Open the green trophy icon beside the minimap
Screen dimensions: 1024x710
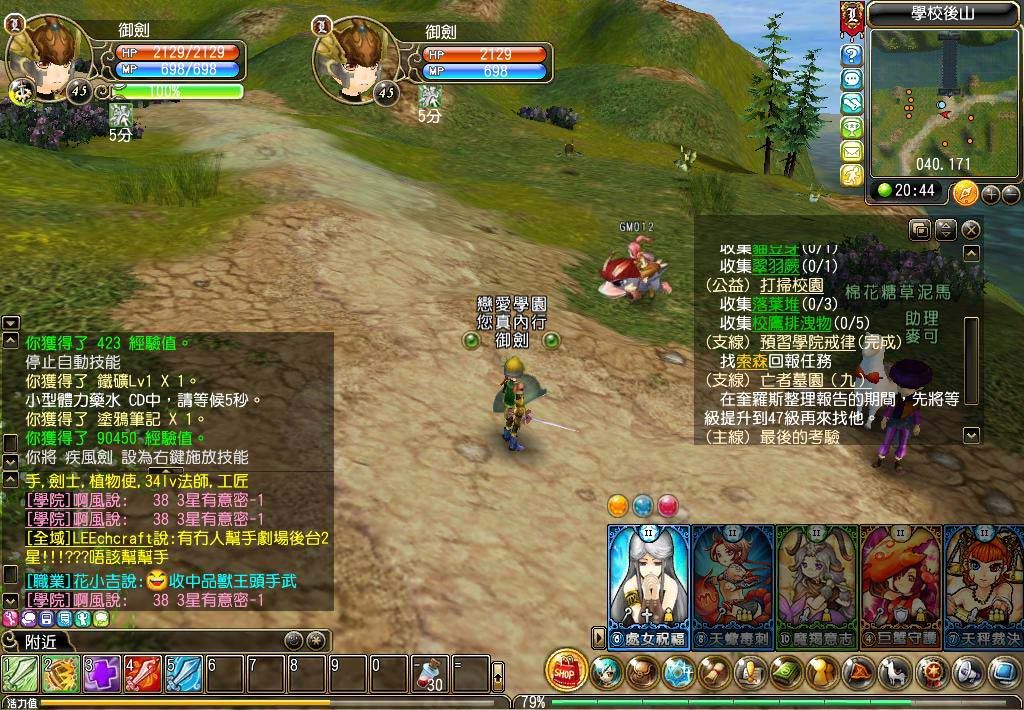point(852,127)
